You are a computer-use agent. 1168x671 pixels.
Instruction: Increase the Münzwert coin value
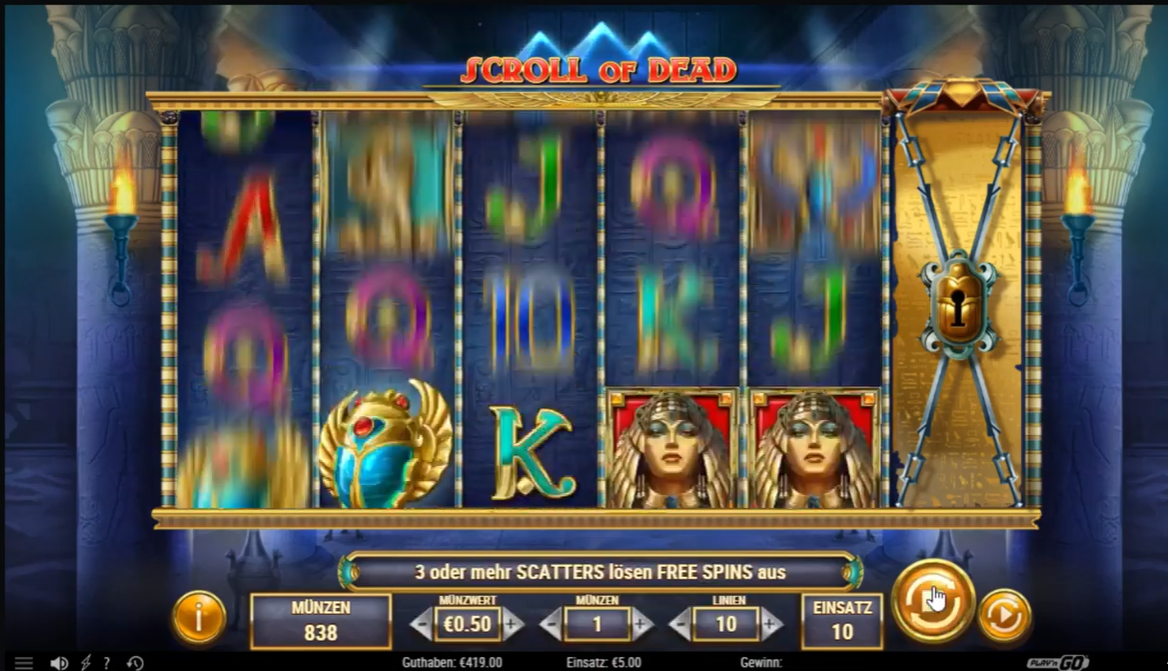[x=513, y=625]
